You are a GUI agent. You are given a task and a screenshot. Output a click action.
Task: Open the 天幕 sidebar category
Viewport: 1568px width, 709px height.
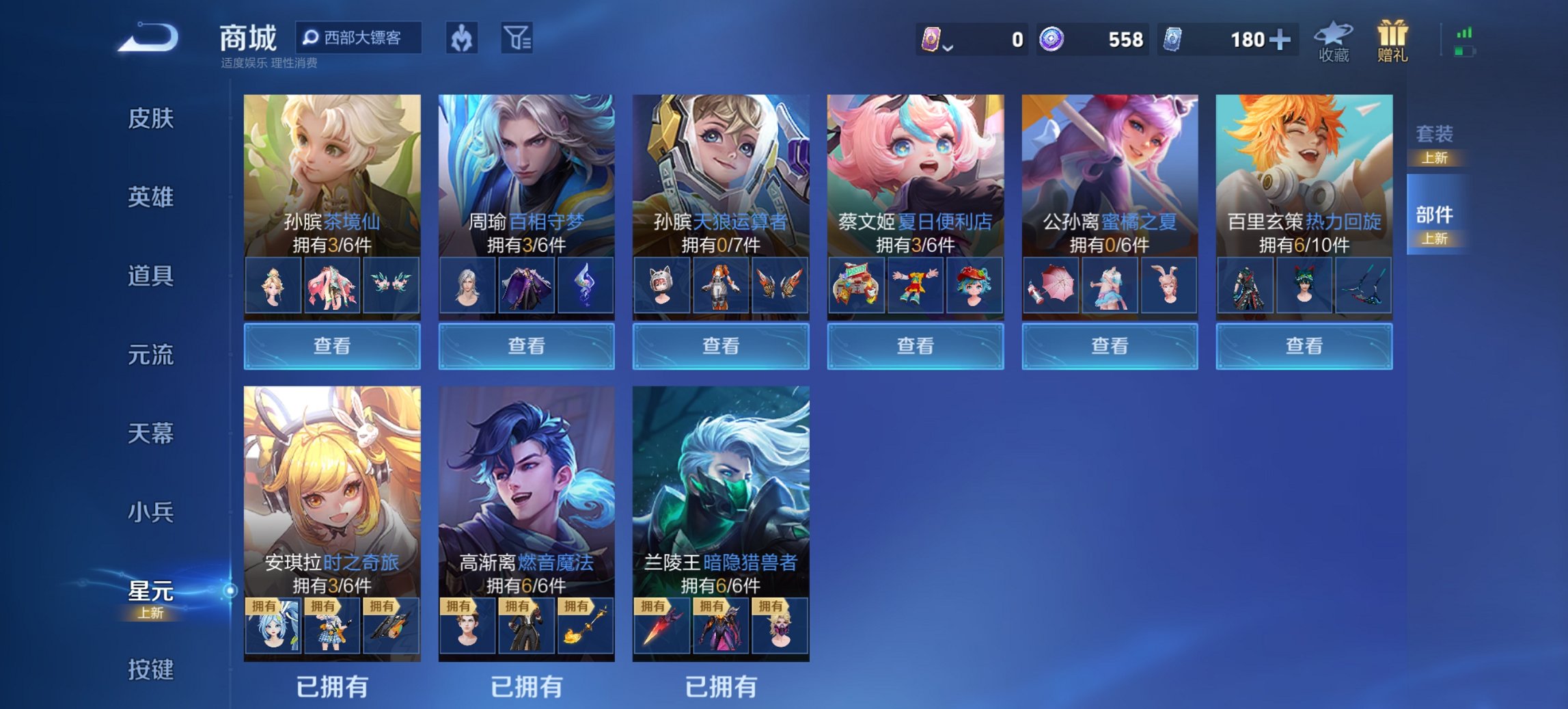(x=152, y=433)
